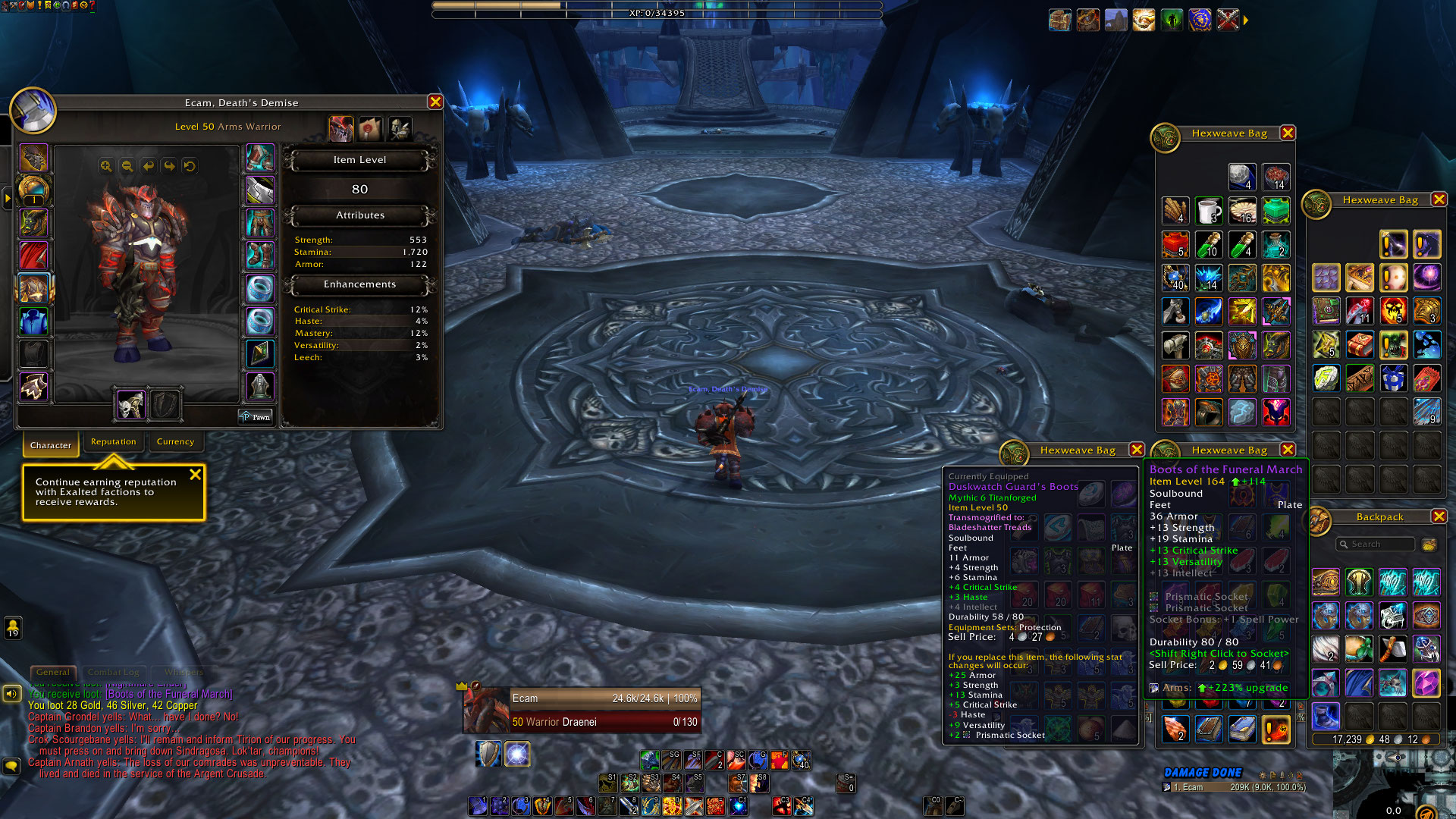The width and height of the screenshot is (1456, 819).
Task: Select the Item Level header panel
Action: coord(359,160)
